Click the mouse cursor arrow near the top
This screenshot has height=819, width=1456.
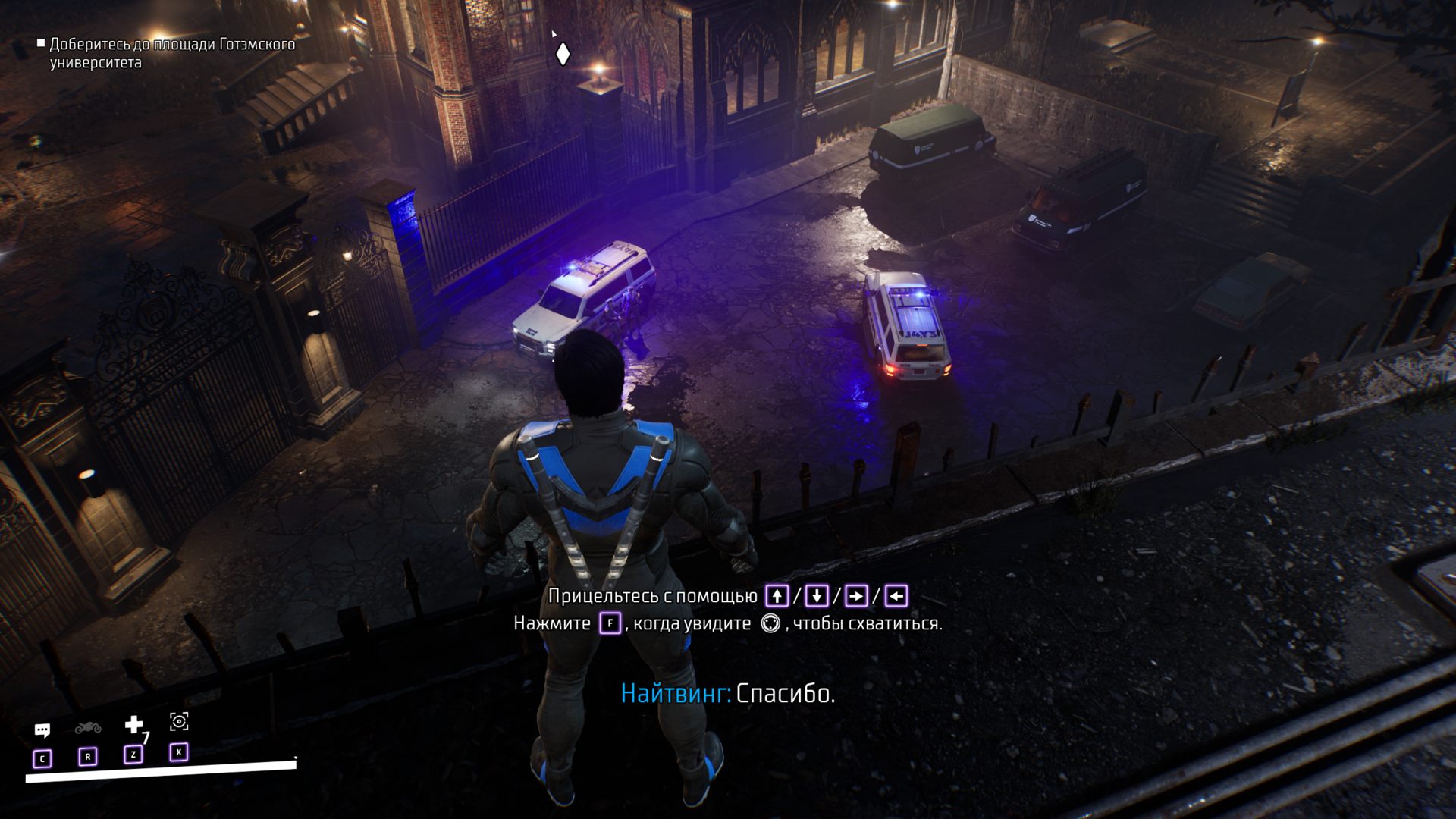pyautogui.click(x=554, y=34)
